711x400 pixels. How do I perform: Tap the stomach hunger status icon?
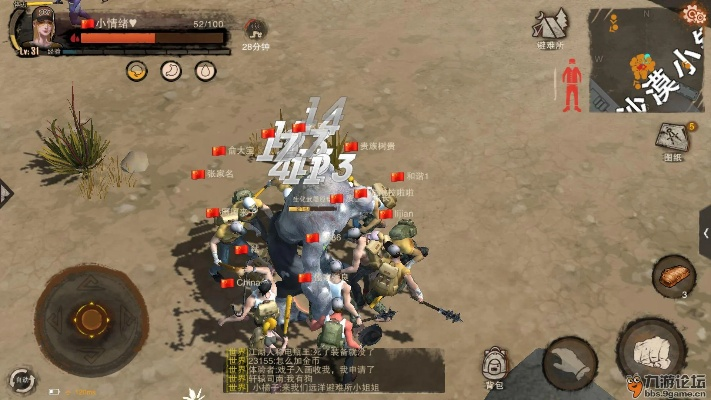[171, 71]
